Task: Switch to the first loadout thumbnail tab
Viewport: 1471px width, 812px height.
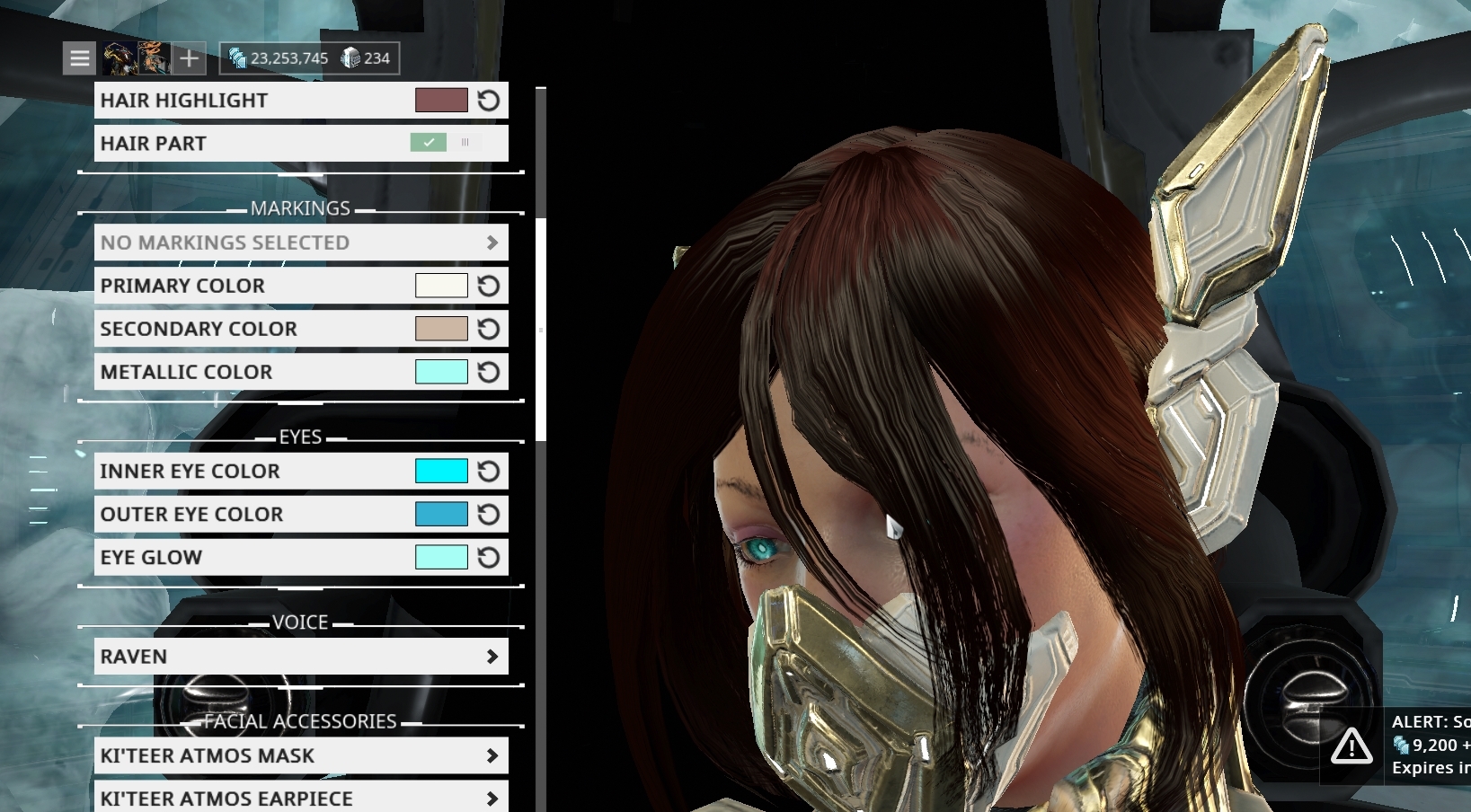Action: pyautogui.click(x=119, y=57)
